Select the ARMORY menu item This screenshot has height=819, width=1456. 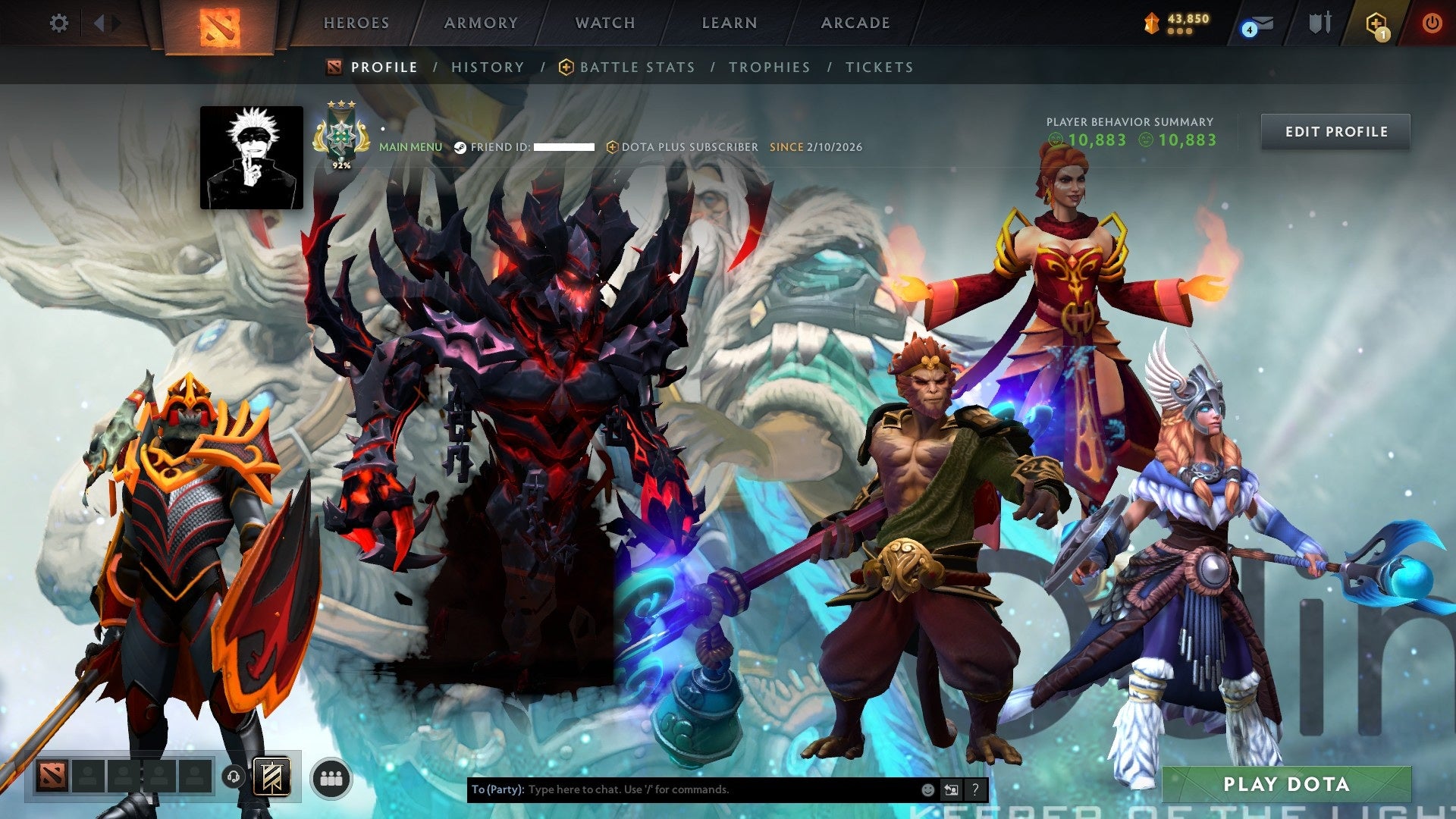pyautogui.click(x=481, y=23)
